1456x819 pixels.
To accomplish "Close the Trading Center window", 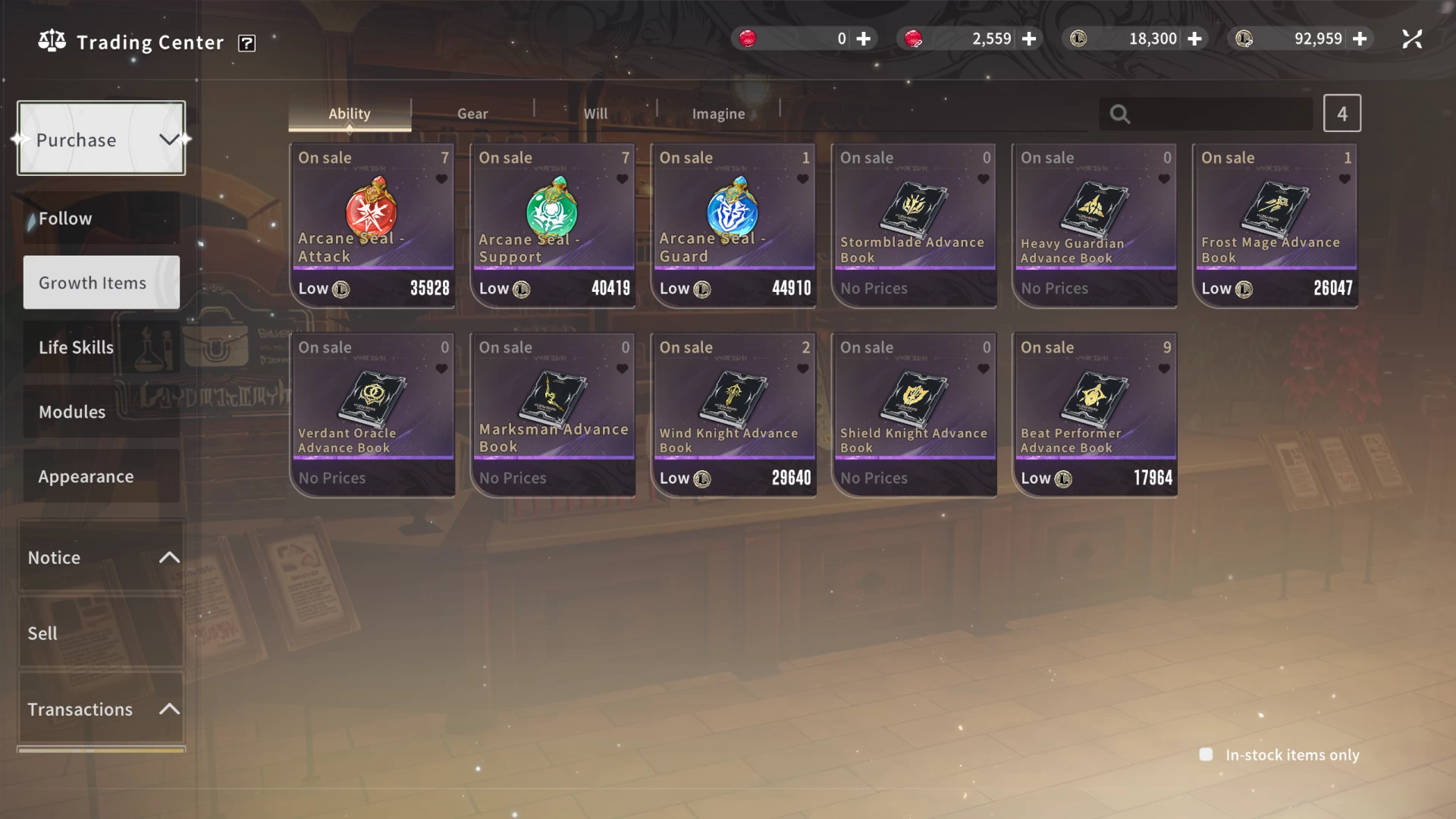I will coord(1412,39).
